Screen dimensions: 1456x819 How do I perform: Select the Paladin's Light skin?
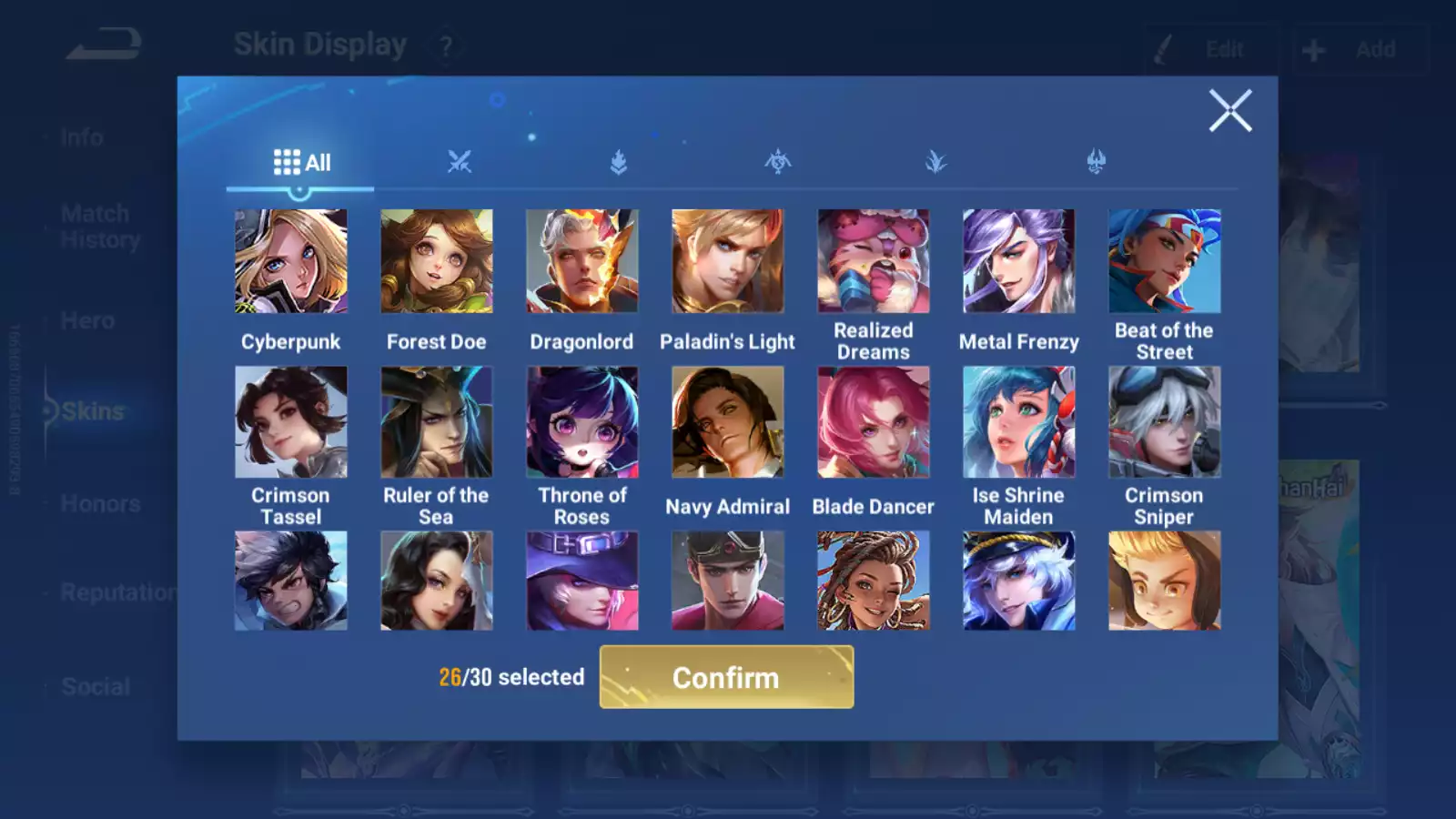pos(728,262)
